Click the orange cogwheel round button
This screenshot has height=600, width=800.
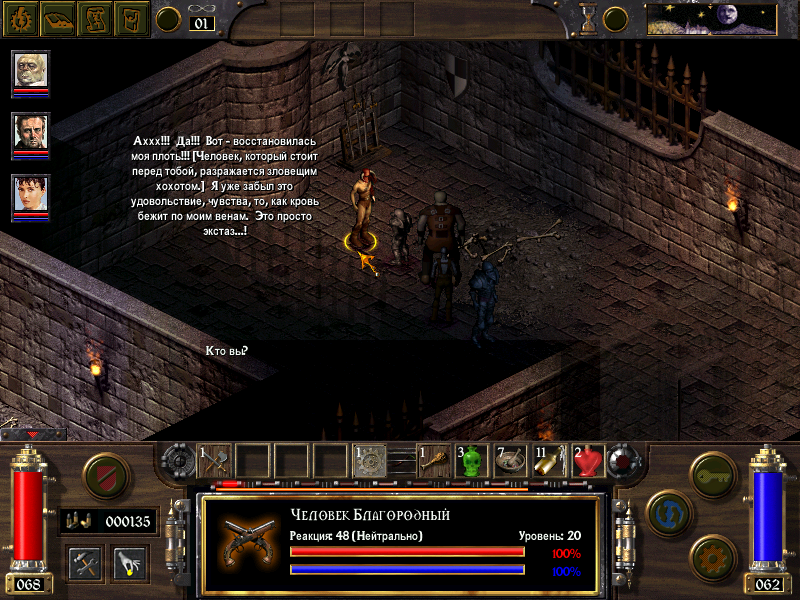coord(713,557)
